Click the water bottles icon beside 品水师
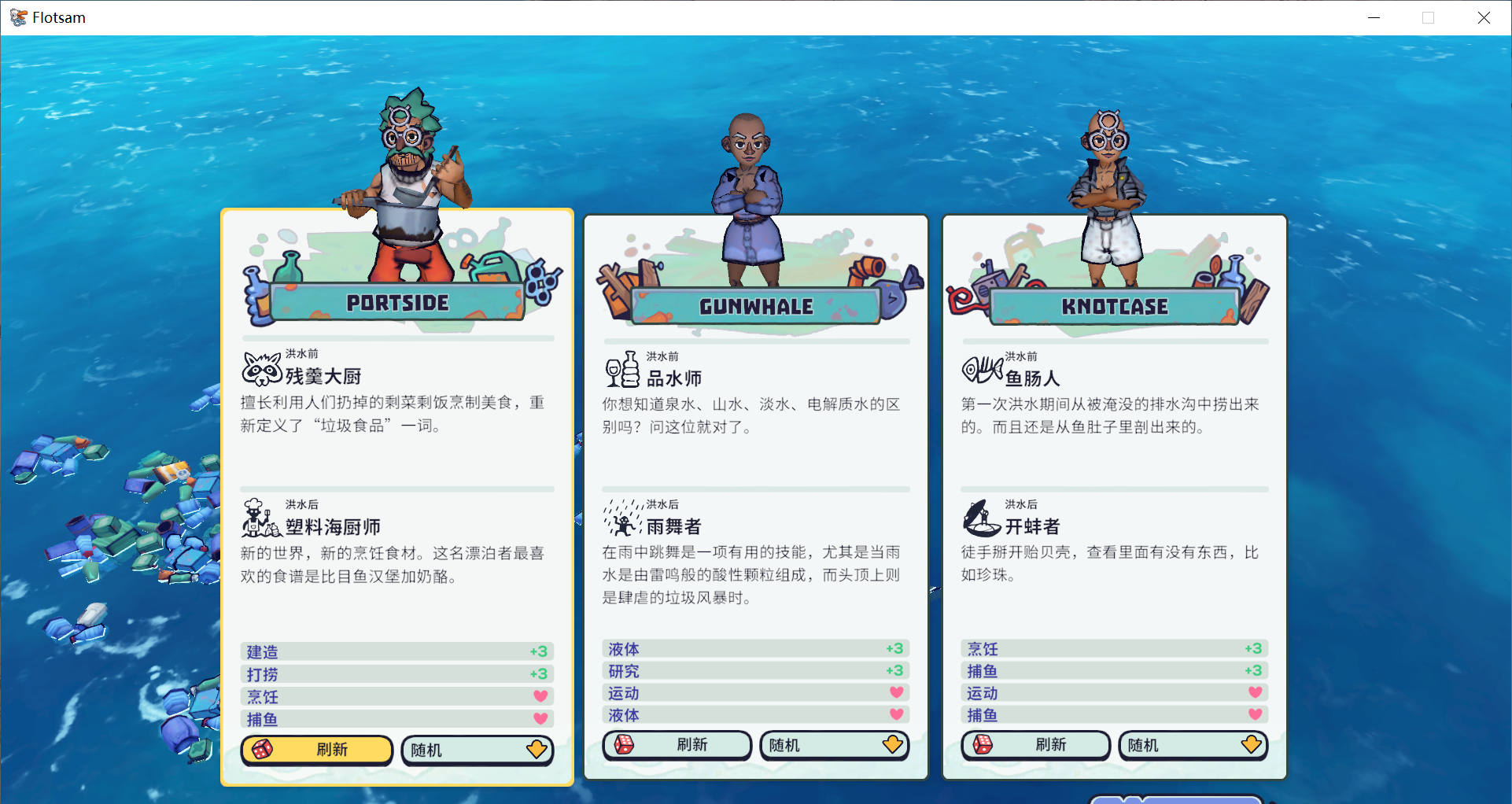The width and height of the screenshot is (1512, 804). (621, 370)
